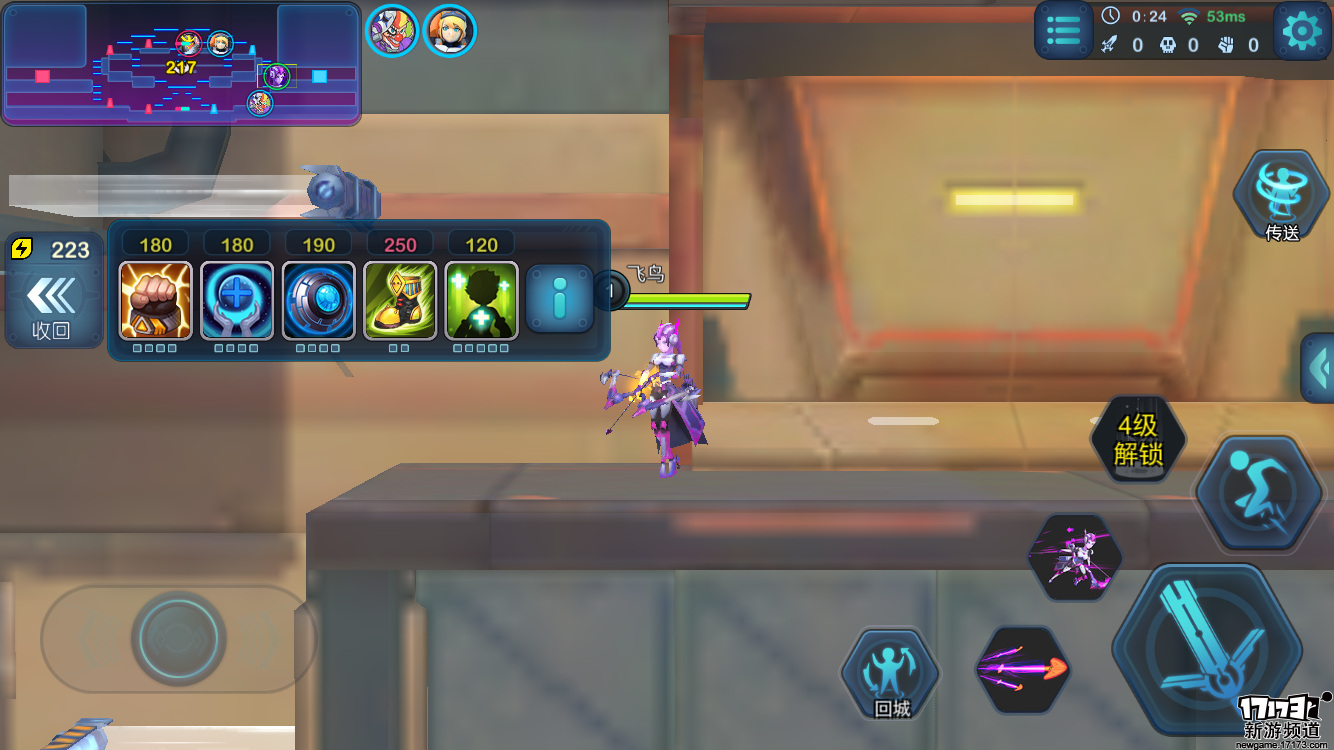The width and height of the screenshot is (1334, 750).
Task: Buy the blue healing hands item
Action: (x=237, y=301)
